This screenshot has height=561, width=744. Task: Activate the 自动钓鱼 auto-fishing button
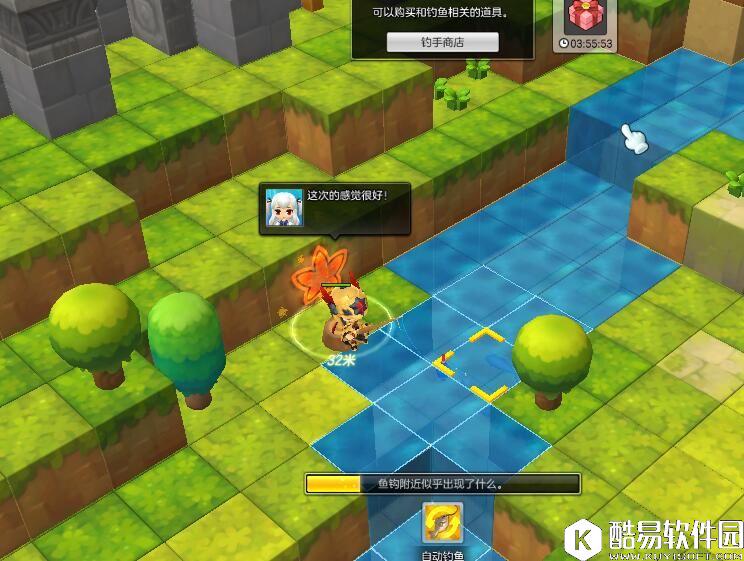click(442, 523)
